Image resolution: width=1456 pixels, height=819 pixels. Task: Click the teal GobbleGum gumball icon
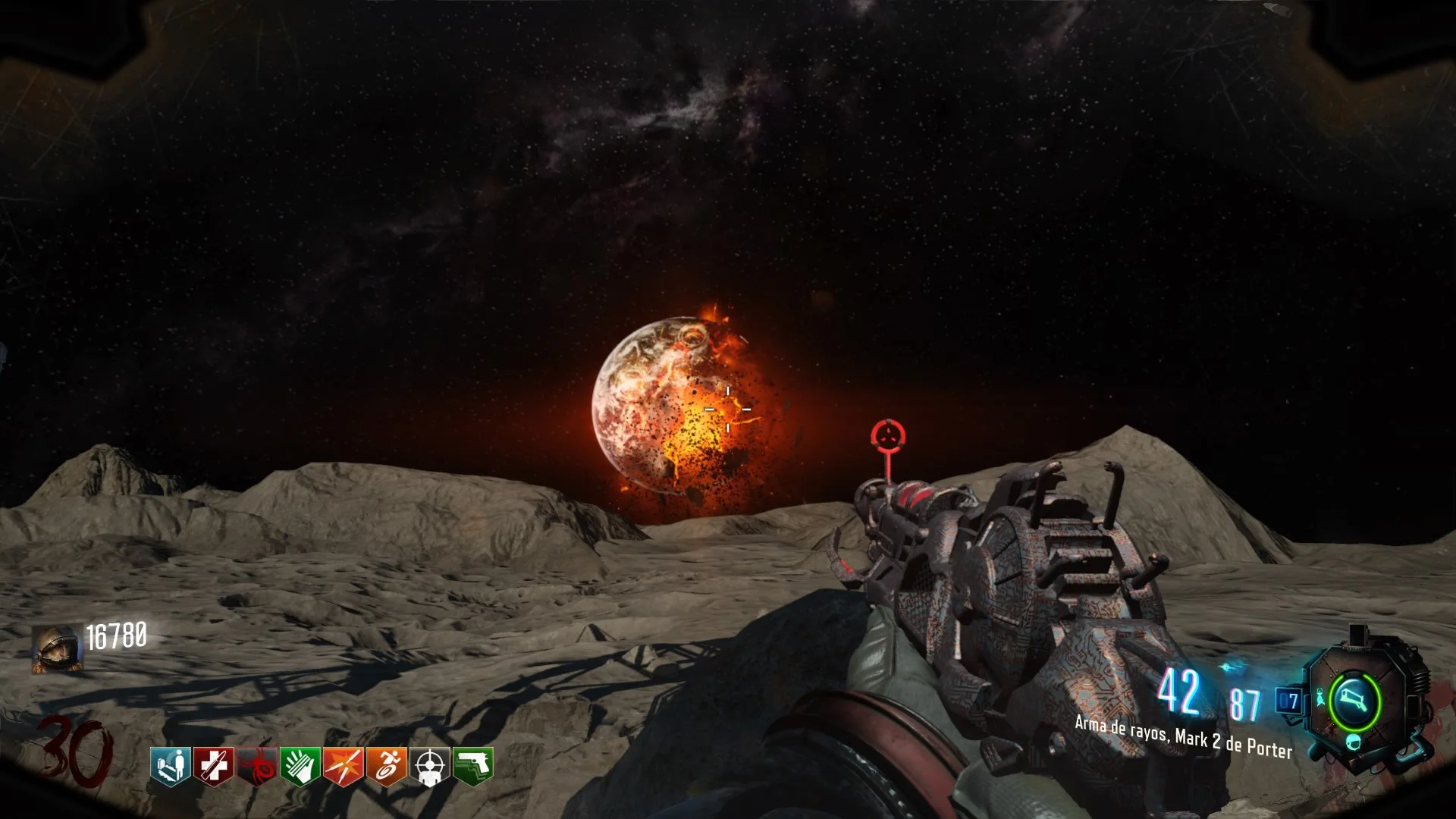click(x=1354, y=743)
